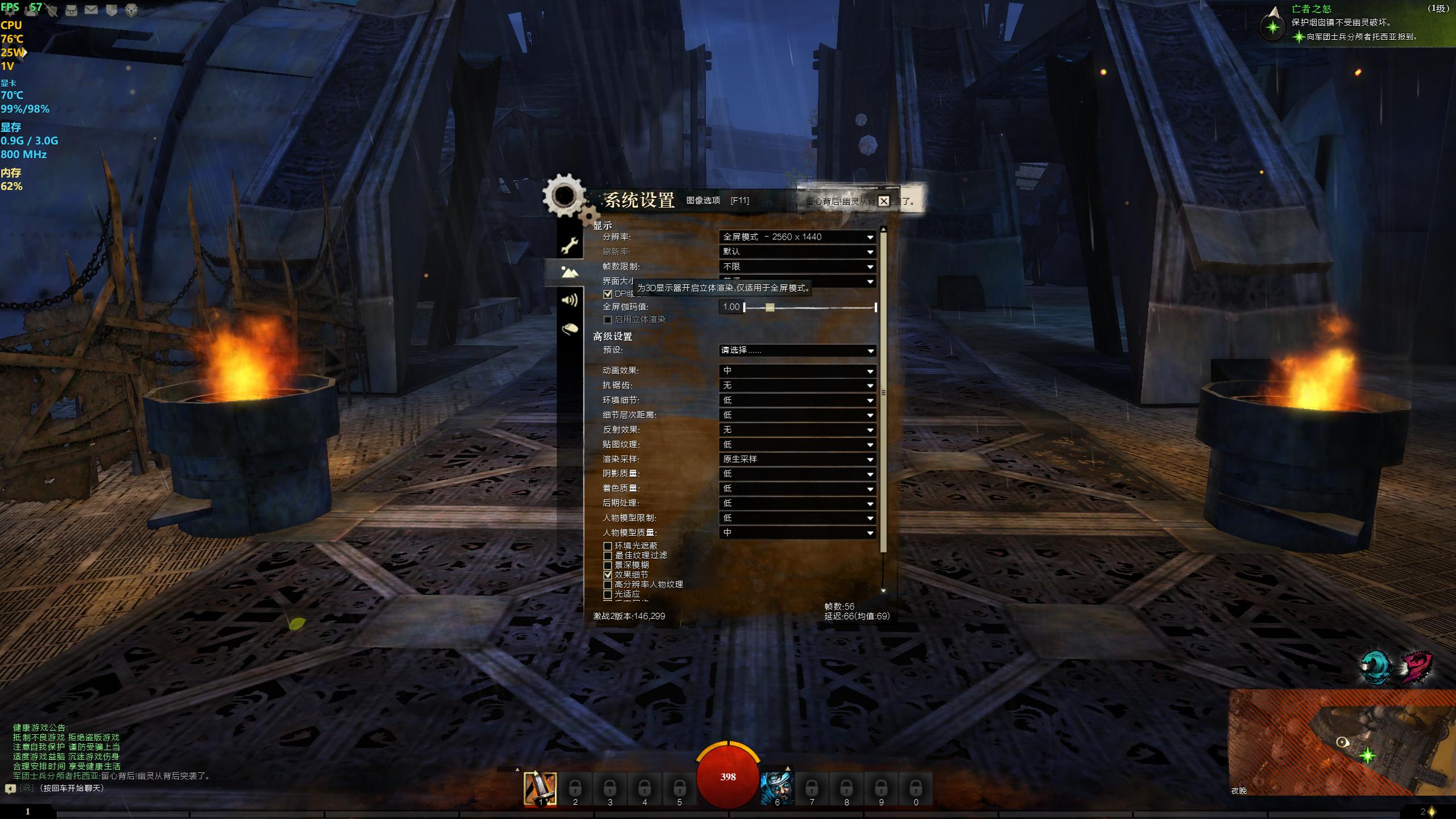Enable the 环境光遮蔽 checkbox

pos(607,546)
